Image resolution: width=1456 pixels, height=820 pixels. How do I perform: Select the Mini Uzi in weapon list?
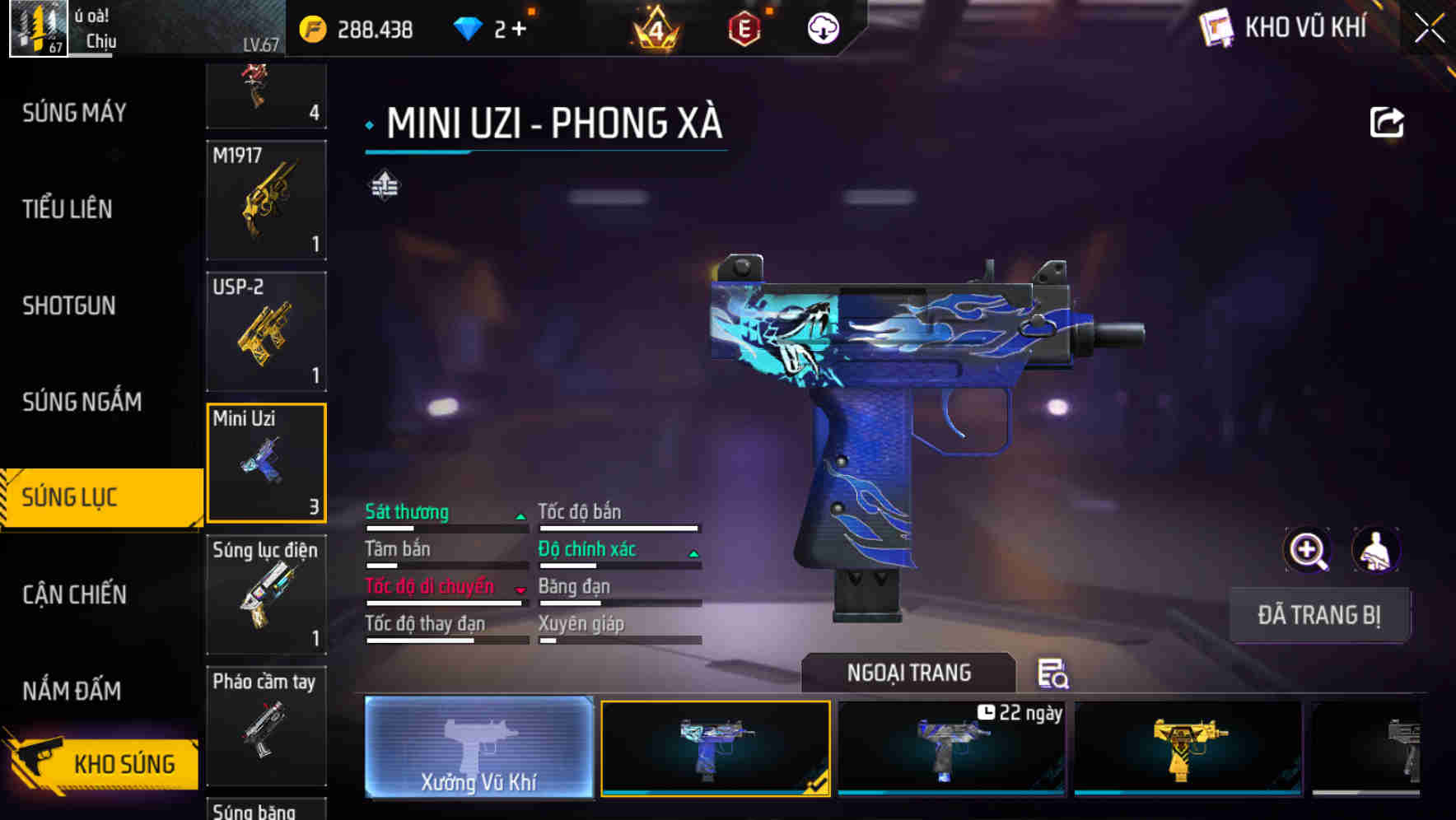[x=266, y=464]
